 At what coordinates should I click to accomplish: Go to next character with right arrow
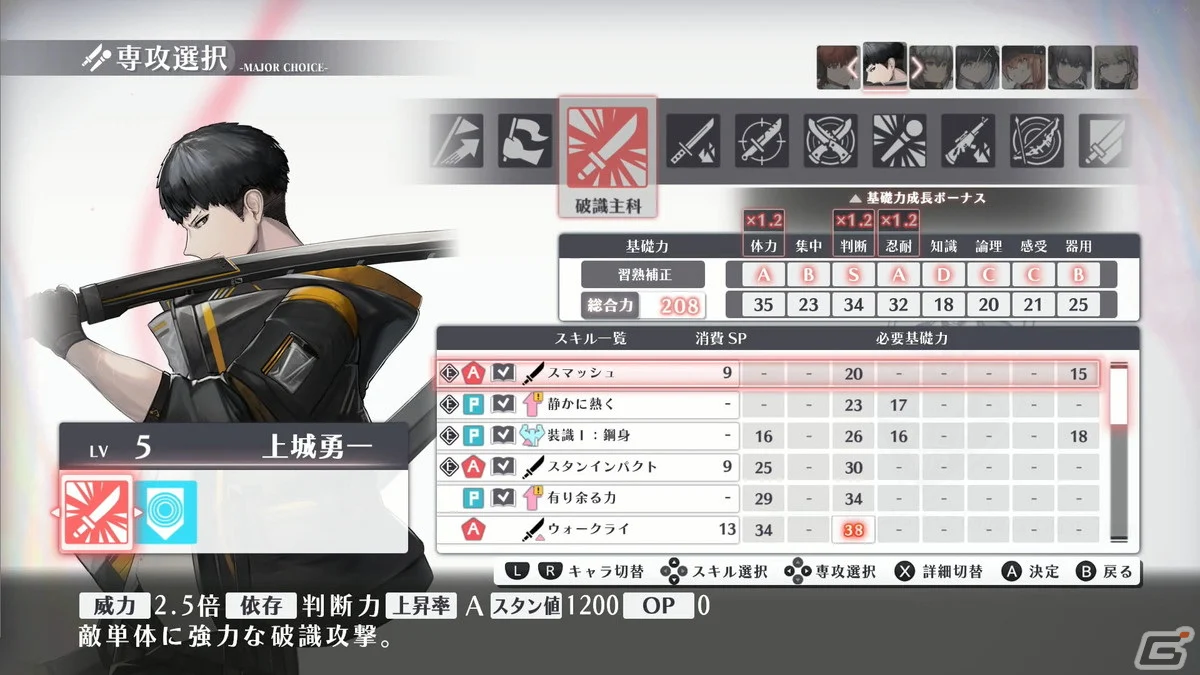pyautogui.click(x=916, y=68)
